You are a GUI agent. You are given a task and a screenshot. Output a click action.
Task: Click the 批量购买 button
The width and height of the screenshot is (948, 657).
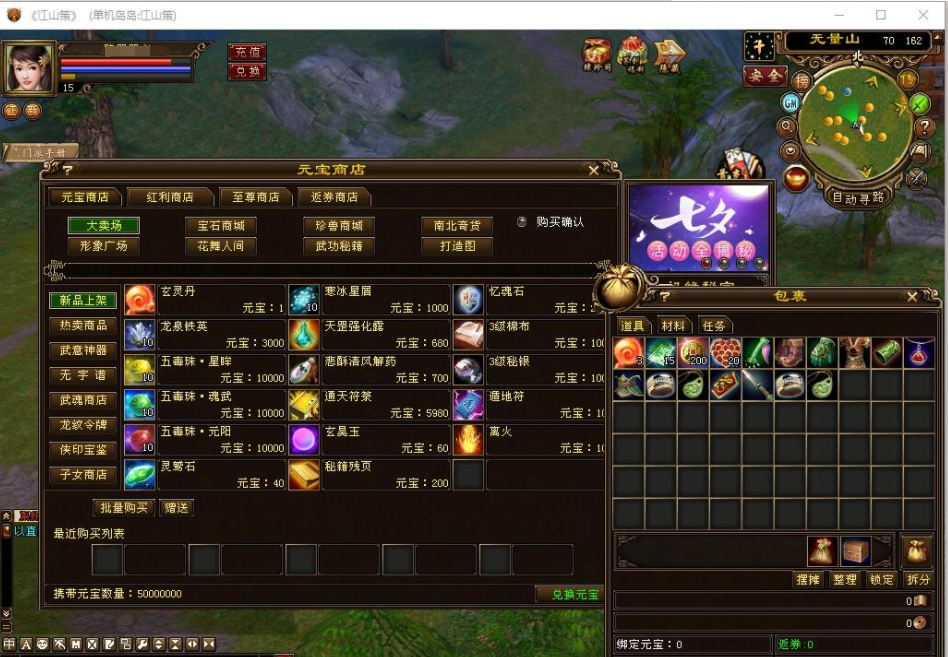124,508
